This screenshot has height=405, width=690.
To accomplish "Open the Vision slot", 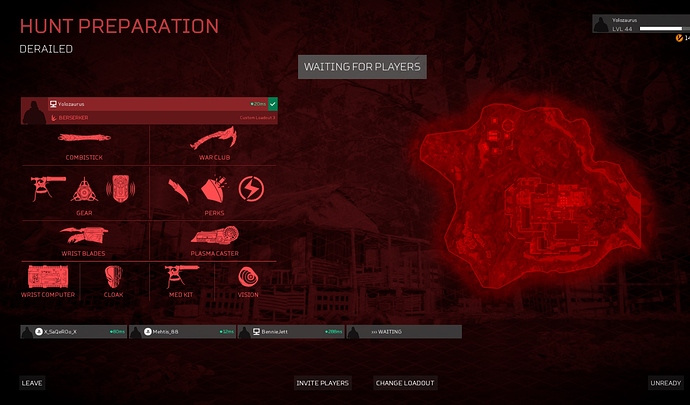I will pos(247,281).
